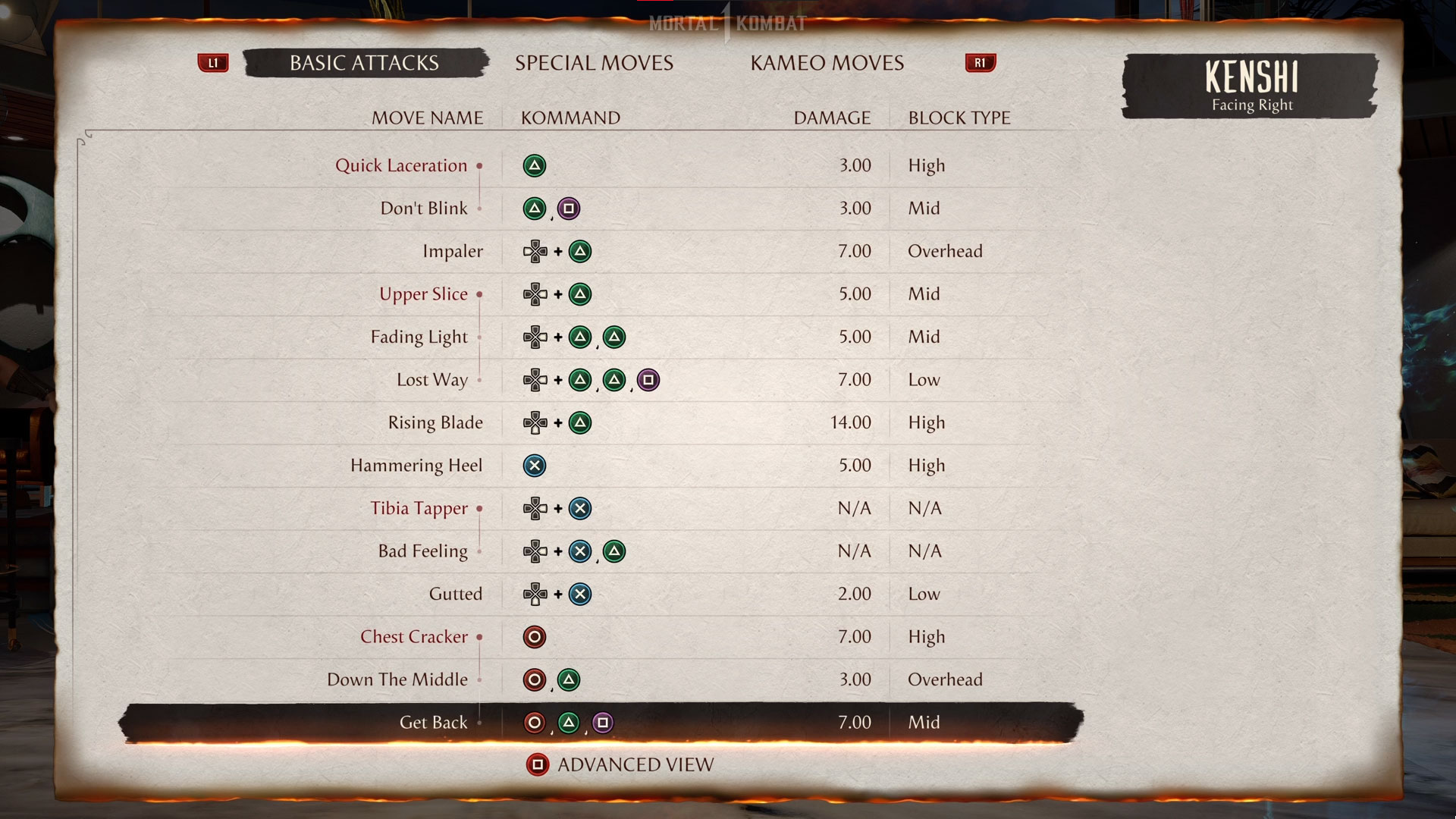Image resolution: width=1456 pixels, height=819 pixels.
Task: Select the X button icon beside Hammering Heel
Action: coord(535,466)
